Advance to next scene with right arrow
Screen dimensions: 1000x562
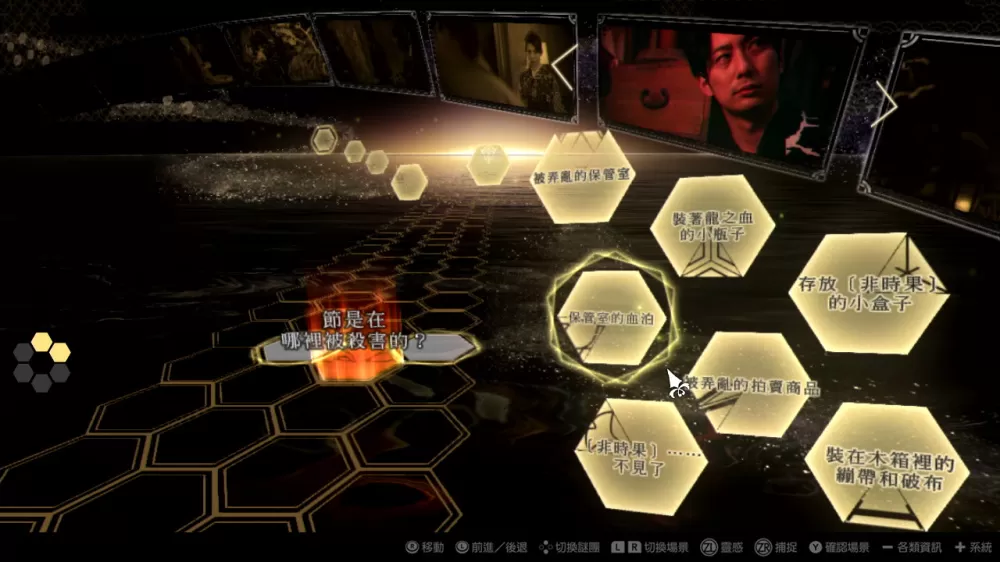tap(884, 100)
